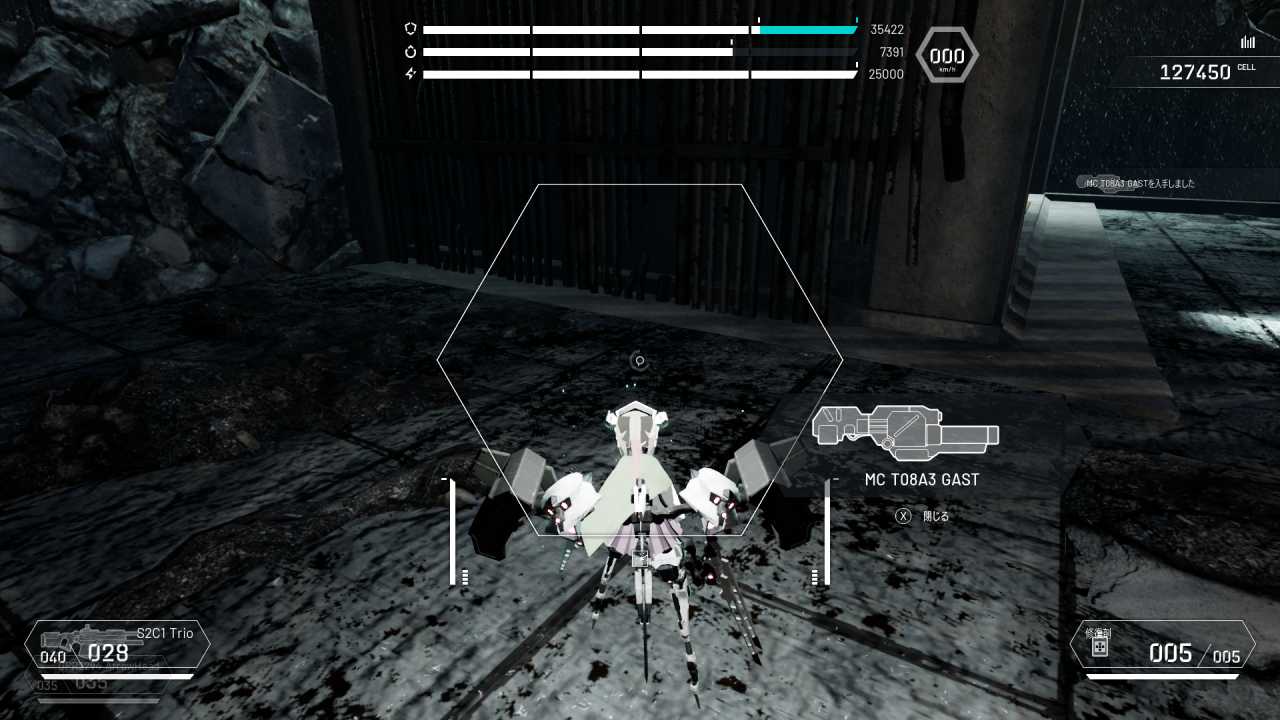This screenshot has height=720, width=1280.
Task: Click the crosshair reticle at screen center
Action: 640,361
